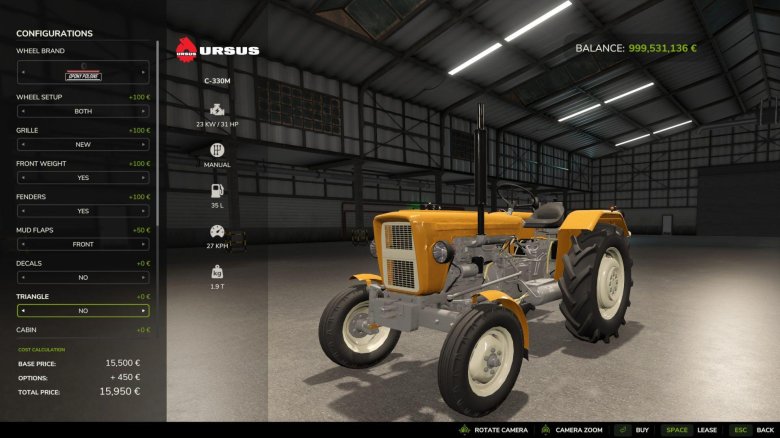This screenshot has width=780, height=438.
Task: Switch to the previous wheel brand
Action: point(21,72)
